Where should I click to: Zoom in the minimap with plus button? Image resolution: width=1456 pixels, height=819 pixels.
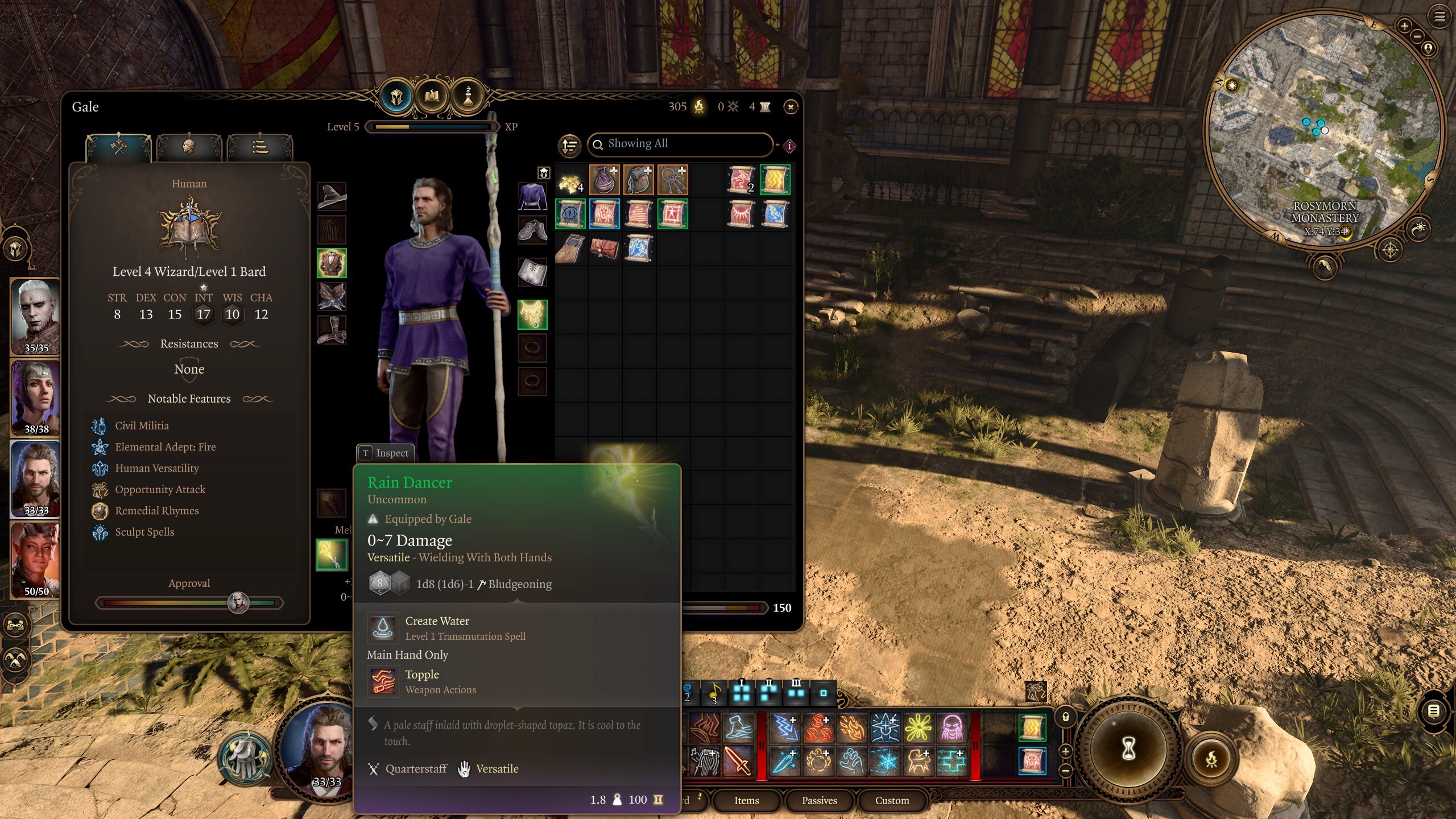click(x=1404, y=26)
